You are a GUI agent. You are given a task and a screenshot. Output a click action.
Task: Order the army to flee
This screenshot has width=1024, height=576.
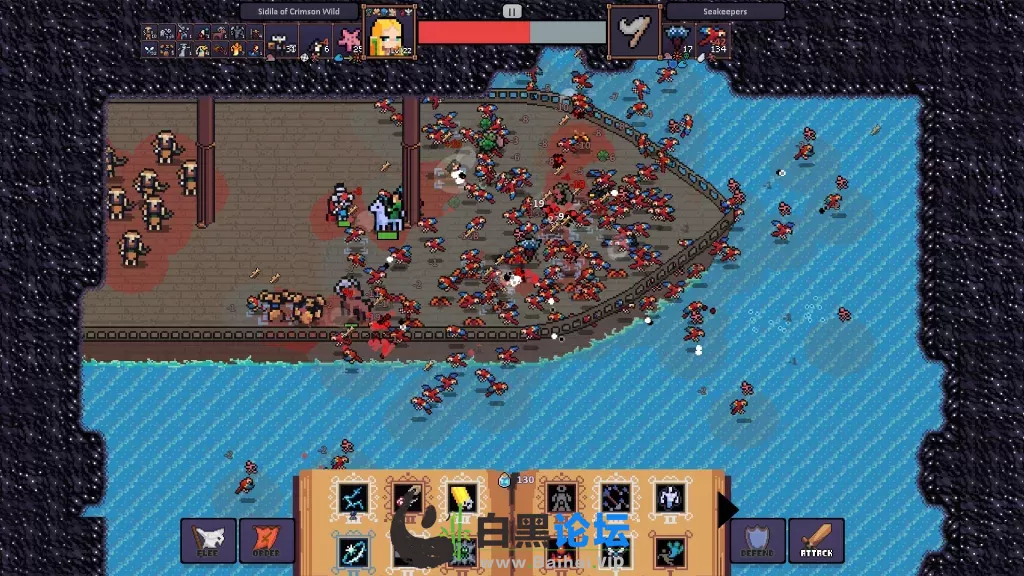pyautogui.click(x=208, y=540)
